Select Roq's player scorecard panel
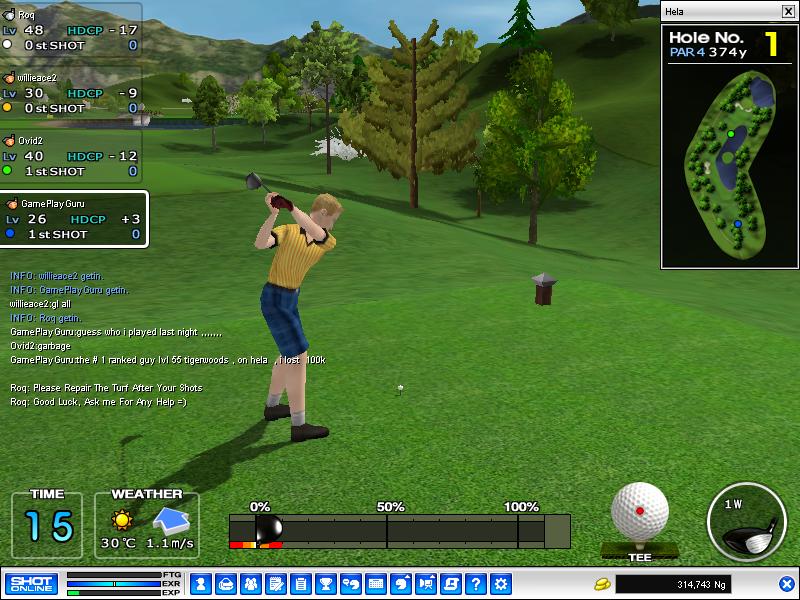800x600 pixels. click(70, 29)
